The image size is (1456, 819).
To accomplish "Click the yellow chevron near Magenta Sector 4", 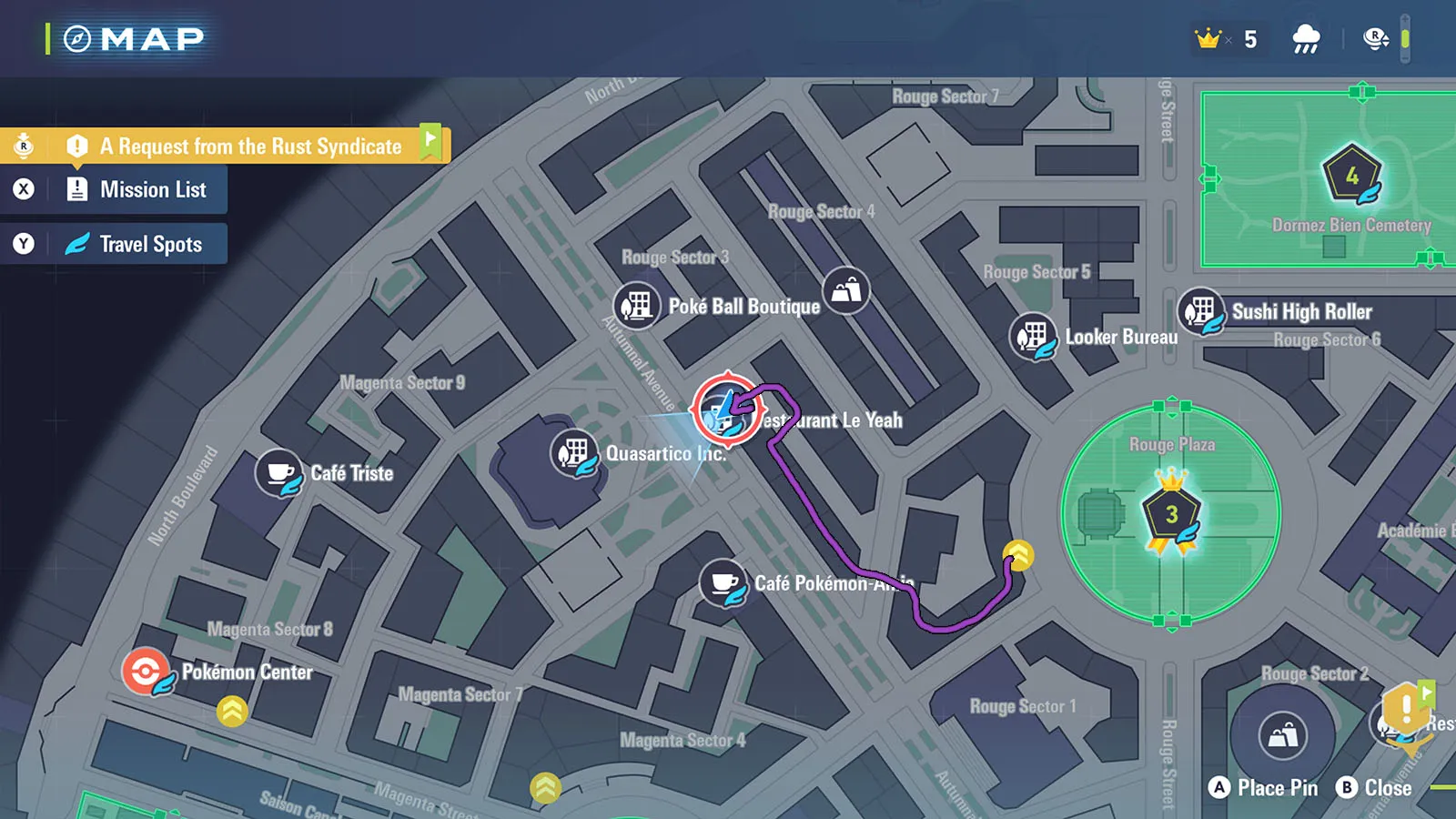I will point(545,787).
